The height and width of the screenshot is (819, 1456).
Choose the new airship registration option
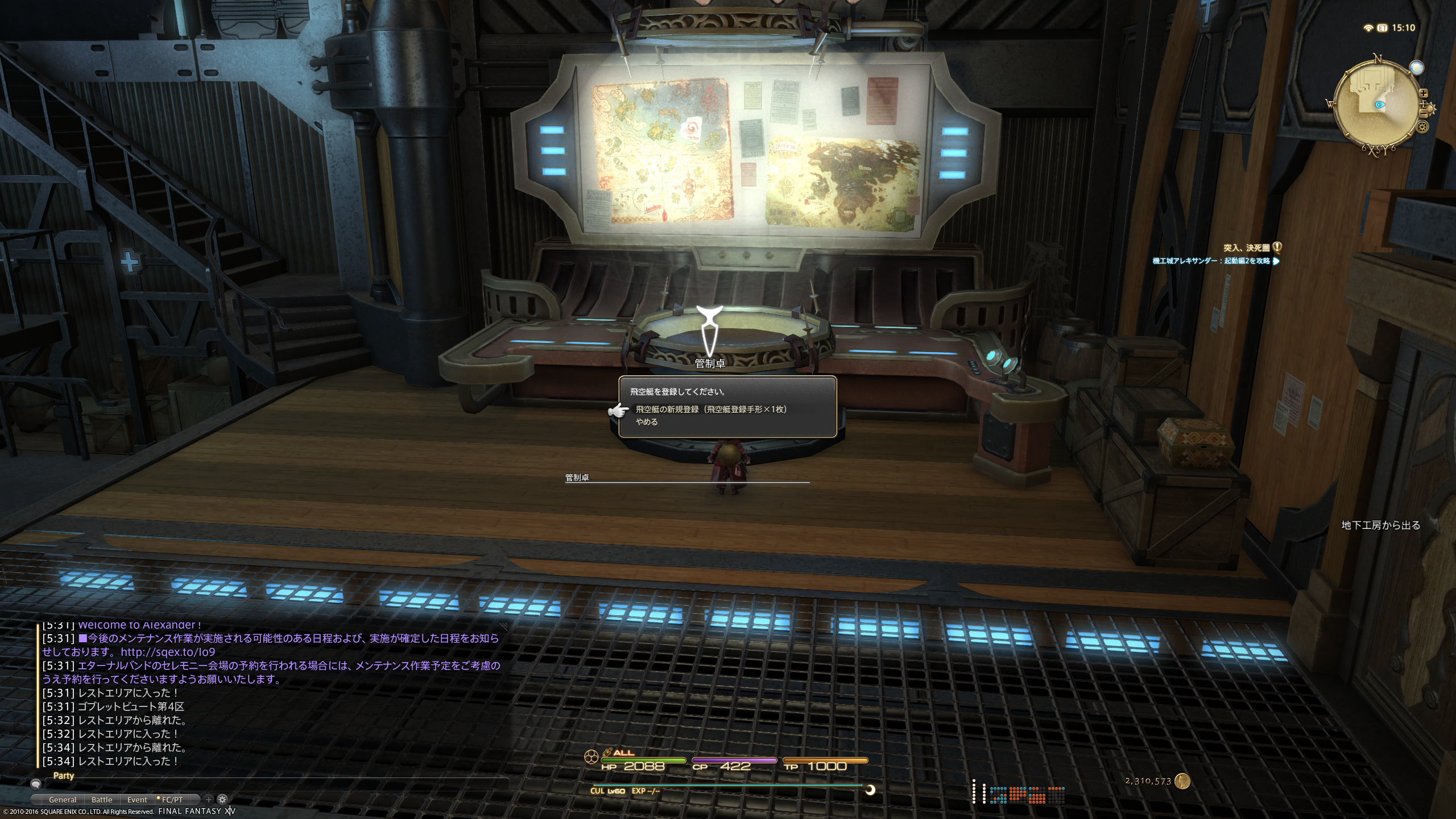tap(711, 409)
